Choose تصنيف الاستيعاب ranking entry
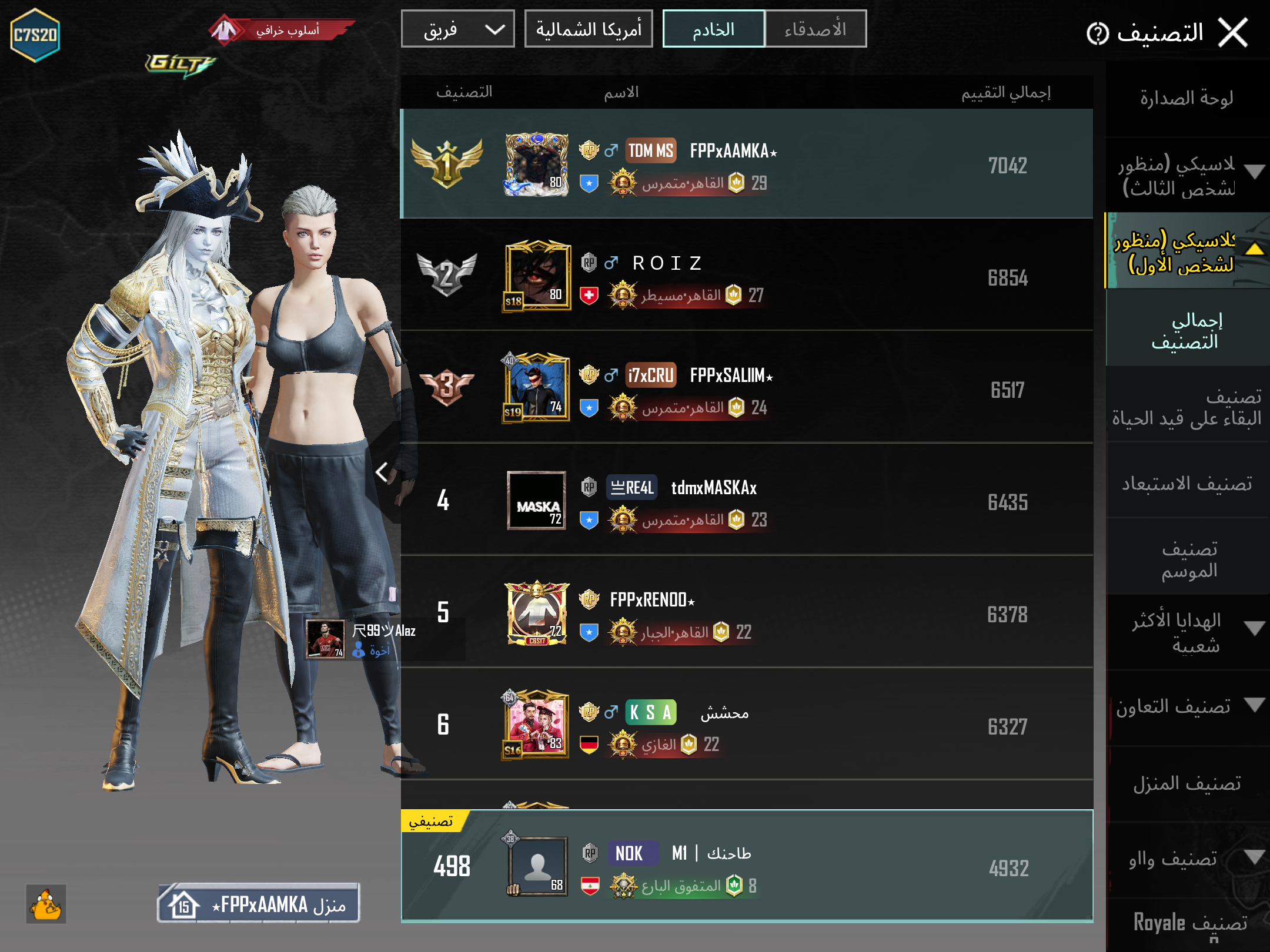The image size is (1270, 952). (1187, 483)
